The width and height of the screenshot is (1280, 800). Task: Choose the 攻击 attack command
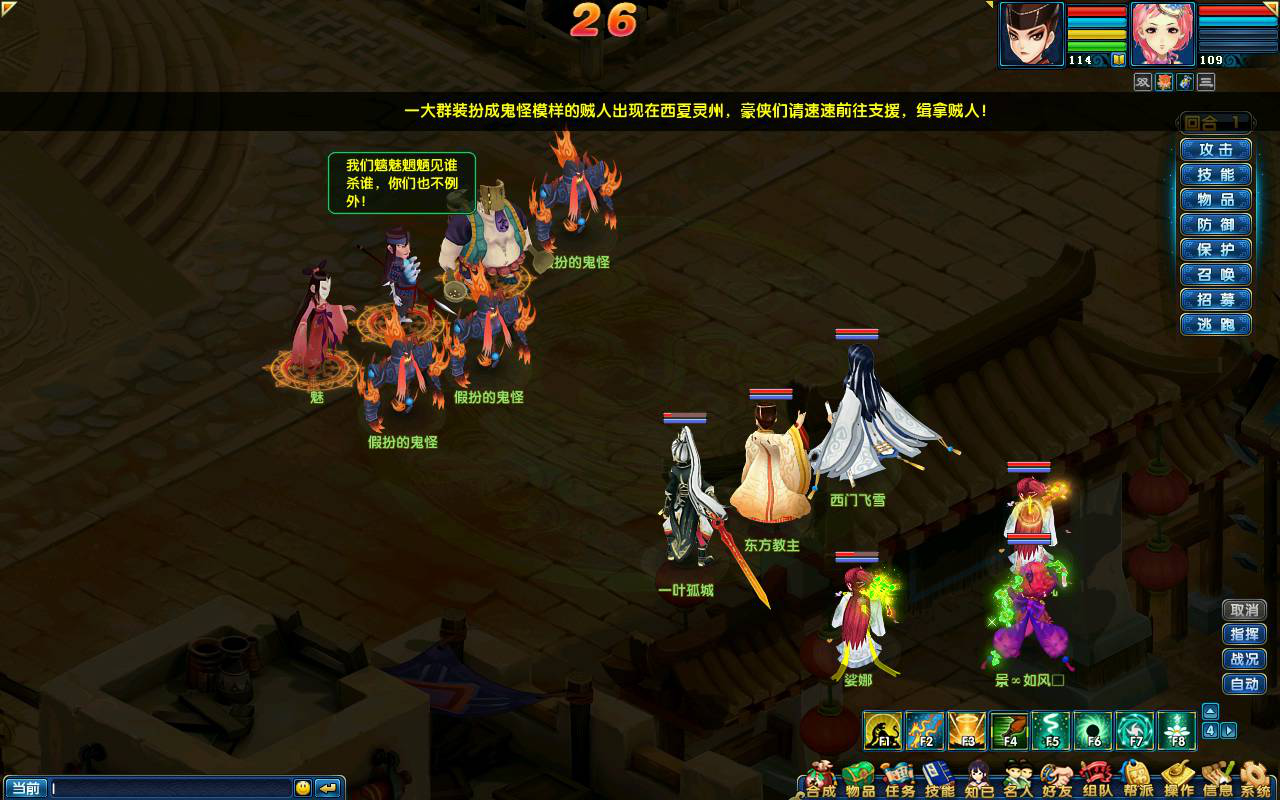[x=1215, y=150]
